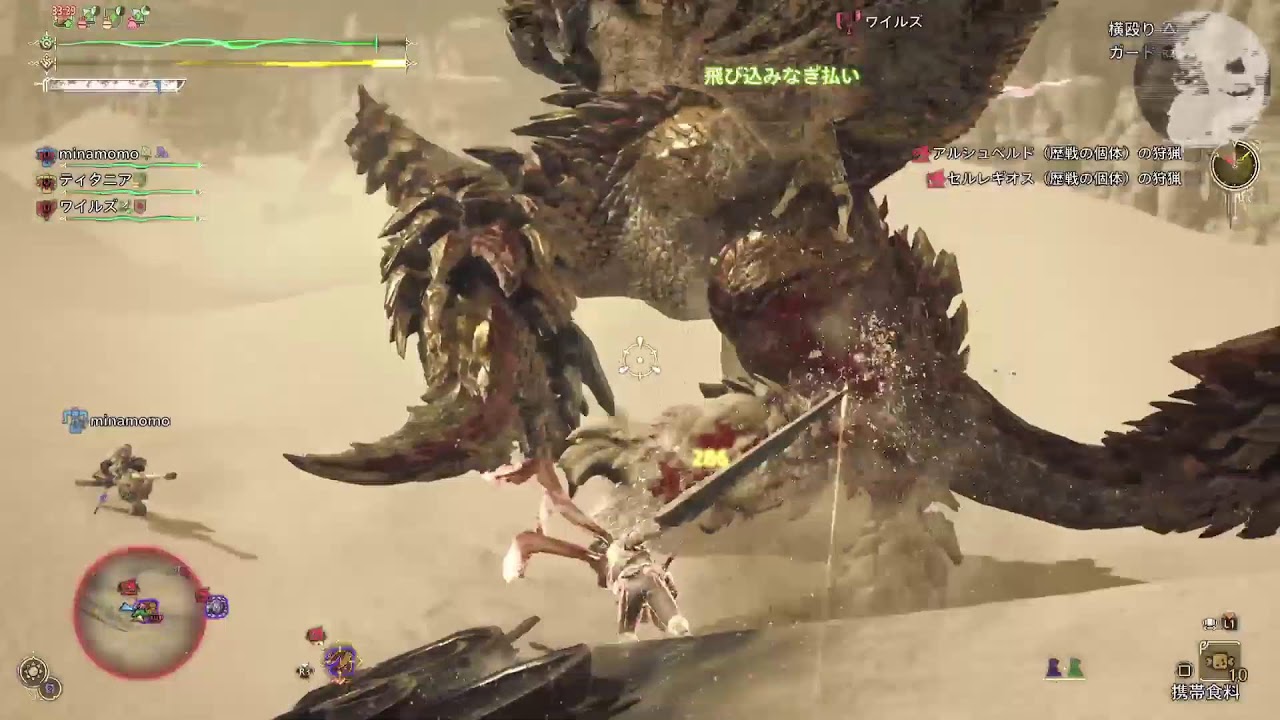Screen dimensions: 1280x720
Task: Click the quest timer buff icon
Action: (x=64, y=15)
